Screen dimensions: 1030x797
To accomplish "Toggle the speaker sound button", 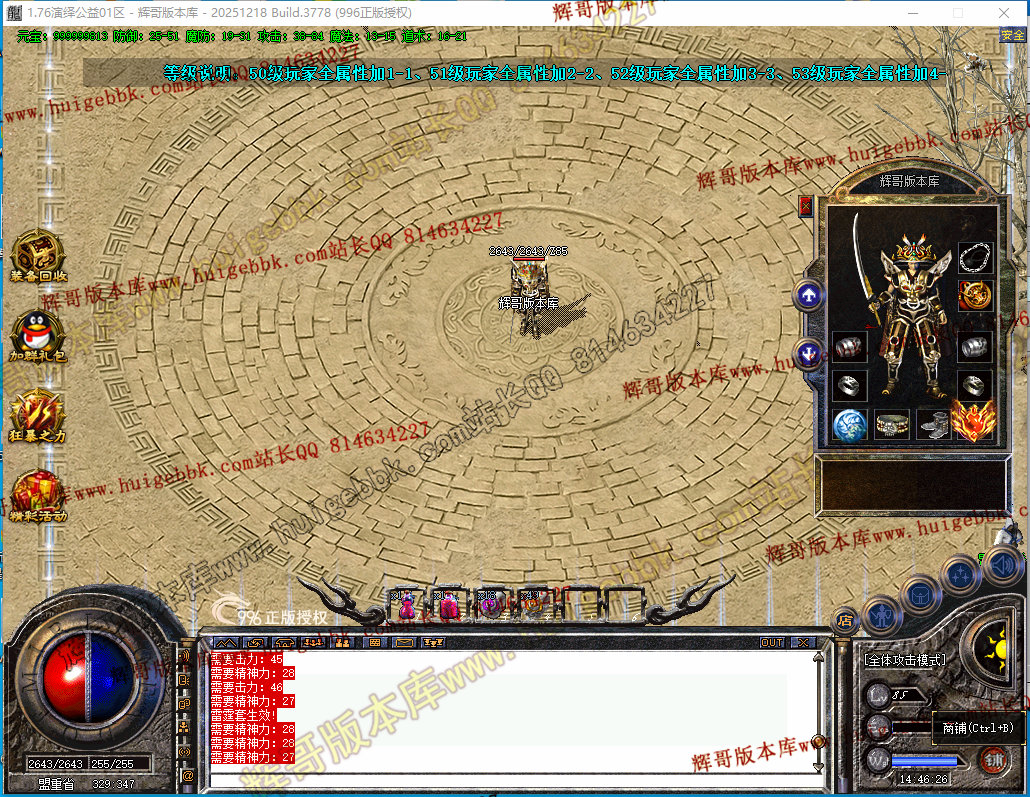I will [1002, 568].
